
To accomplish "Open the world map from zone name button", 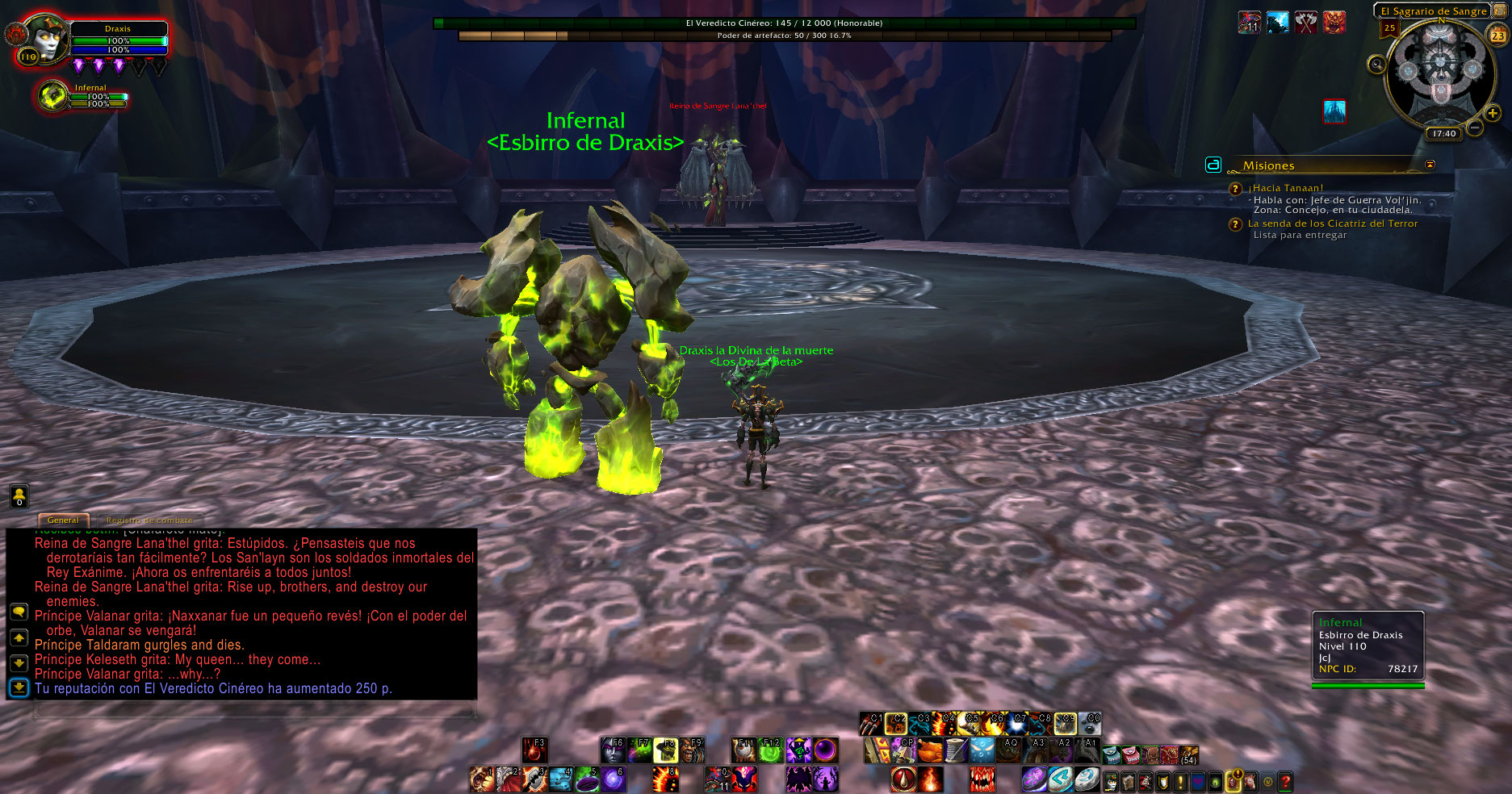I will tap(1433, 11).
